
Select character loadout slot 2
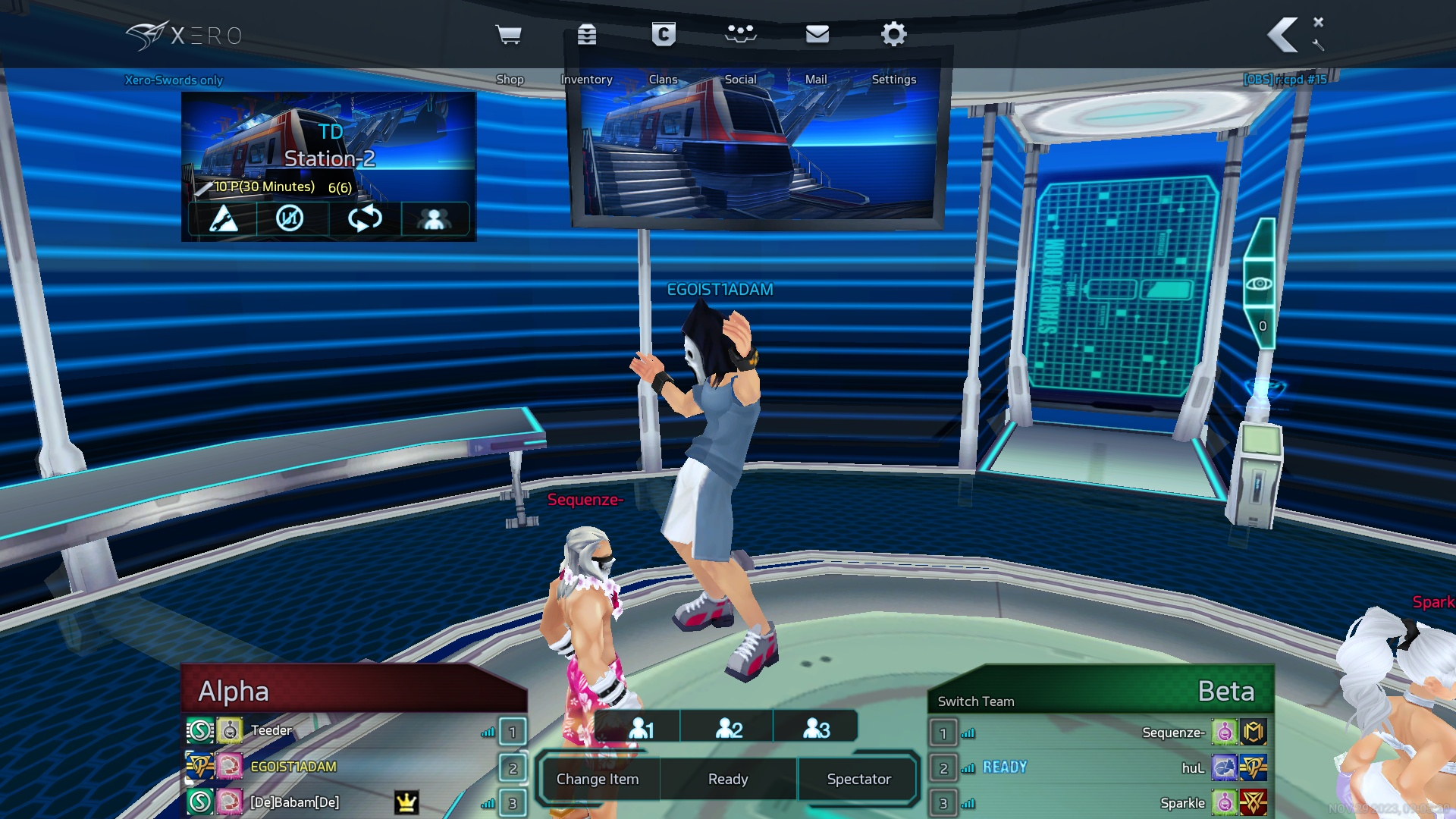click(729, 728)
